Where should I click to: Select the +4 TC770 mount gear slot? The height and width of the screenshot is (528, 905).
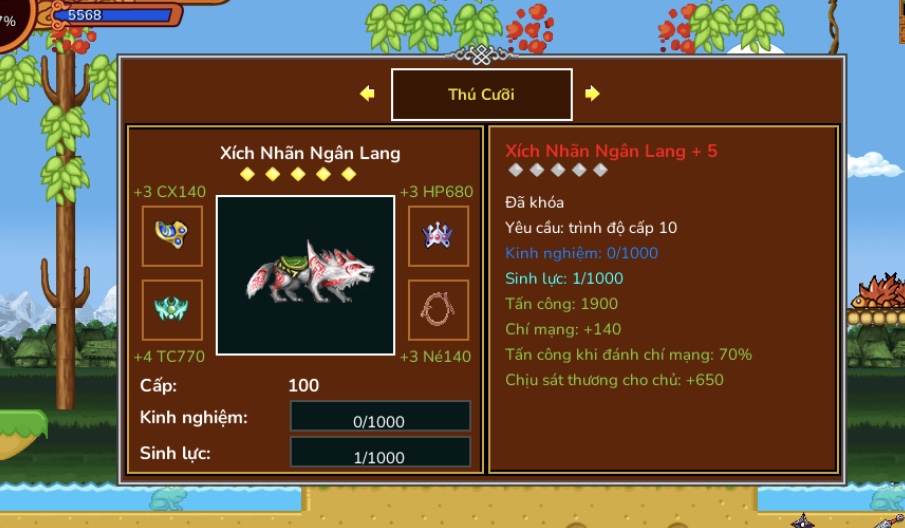pyautogui.click(x=172, y=310)
